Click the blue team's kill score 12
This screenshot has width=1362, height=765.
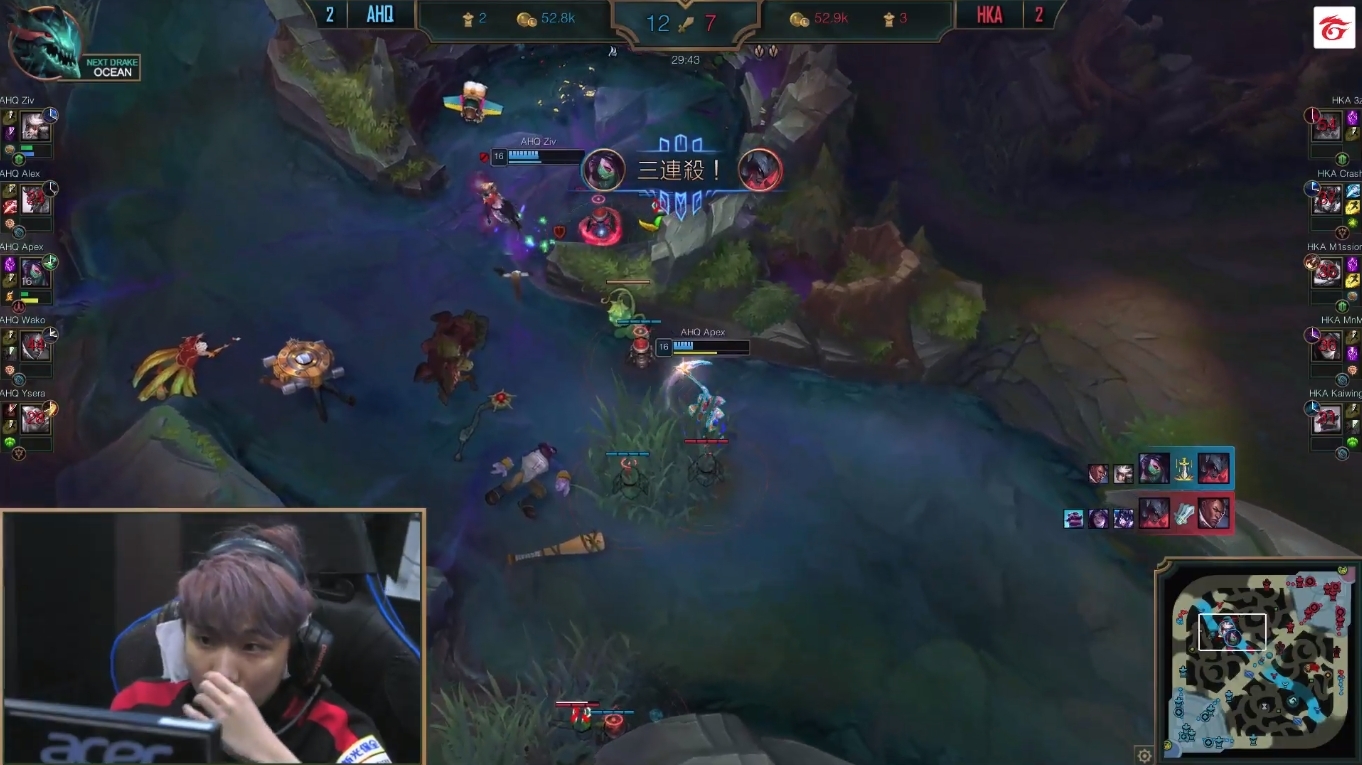656,23
